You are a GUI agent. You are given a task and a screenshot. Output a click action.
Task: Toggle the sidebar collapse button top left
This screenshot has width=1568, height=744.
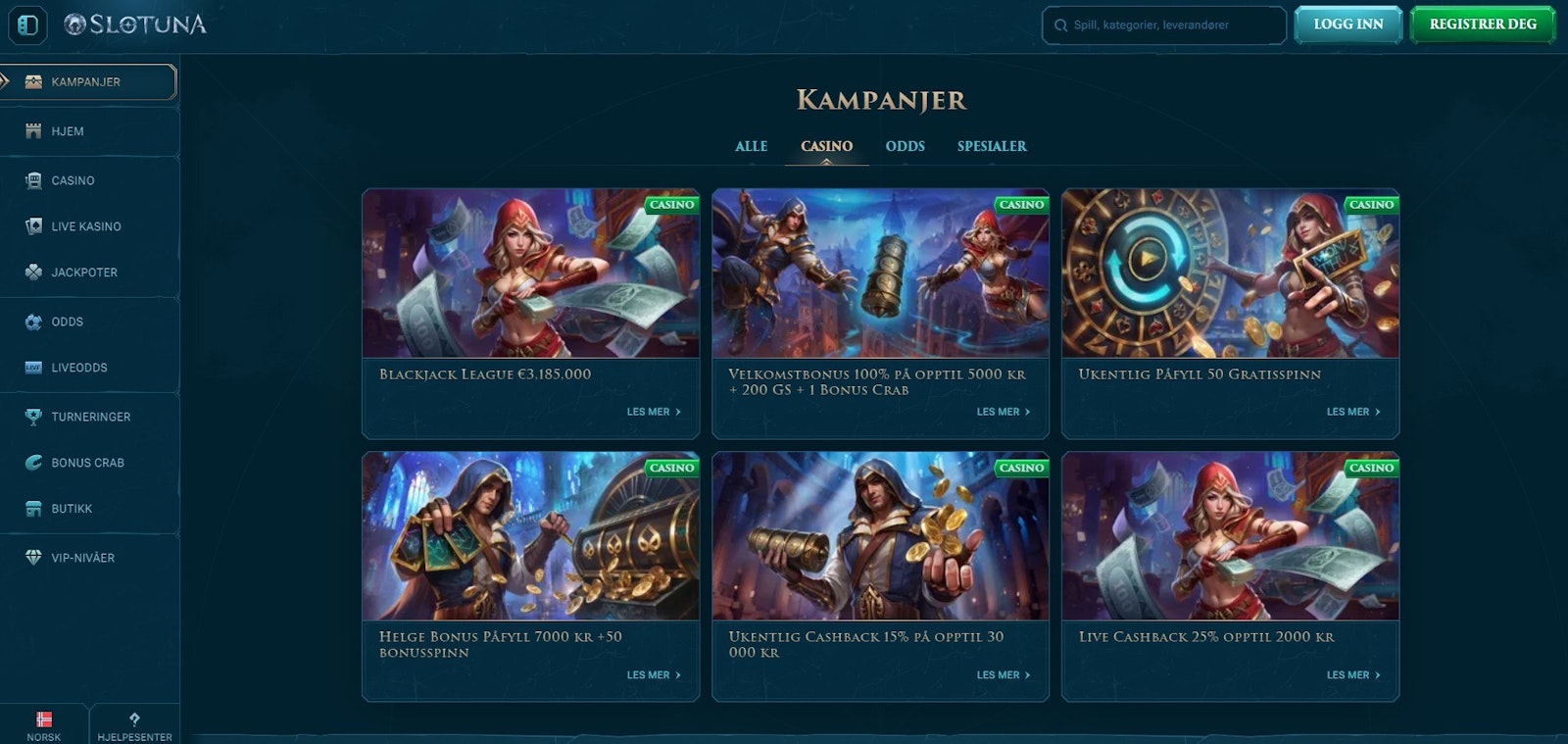26,25
